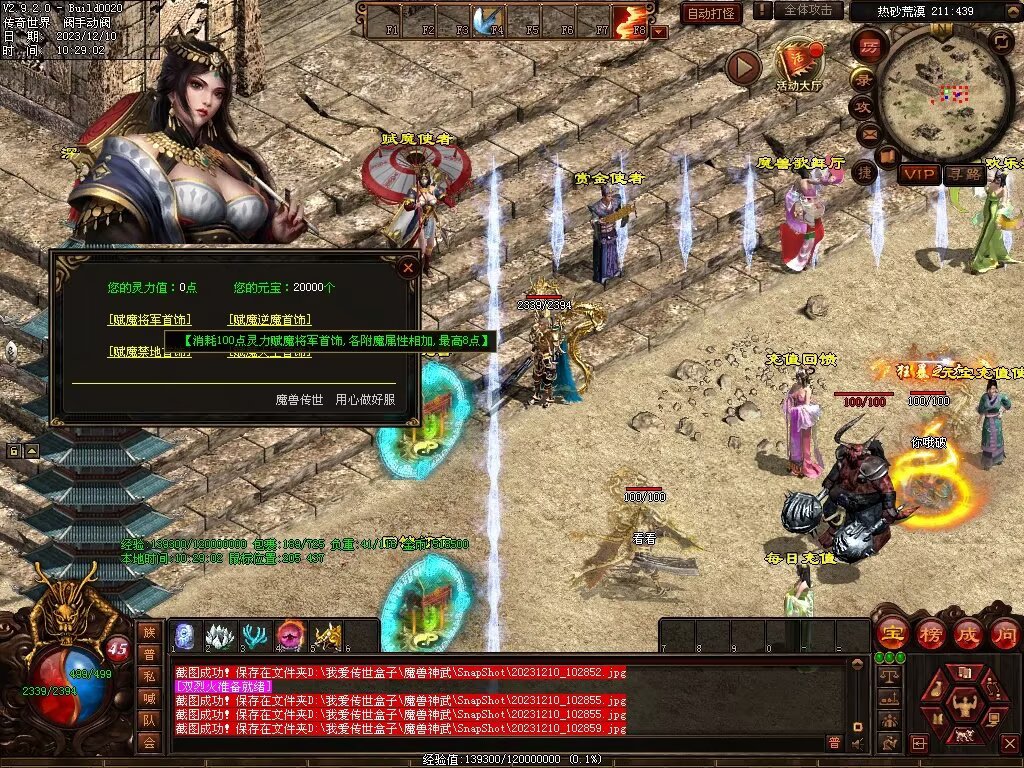Open the 活动大厅 activity hall
The image size is (1024, 768).
coord(799,64)
